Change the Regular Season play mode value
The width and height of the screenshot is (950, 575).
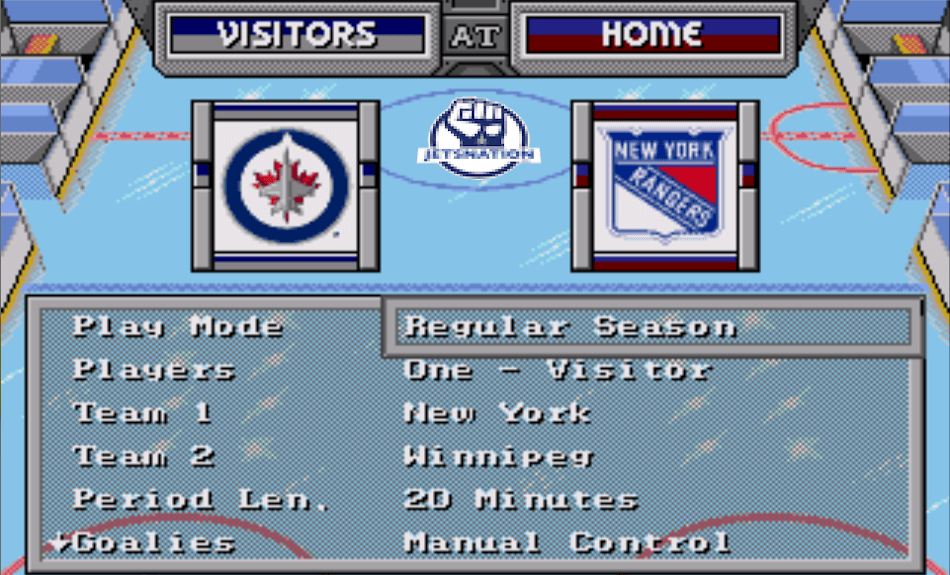(x=570, y=327)
